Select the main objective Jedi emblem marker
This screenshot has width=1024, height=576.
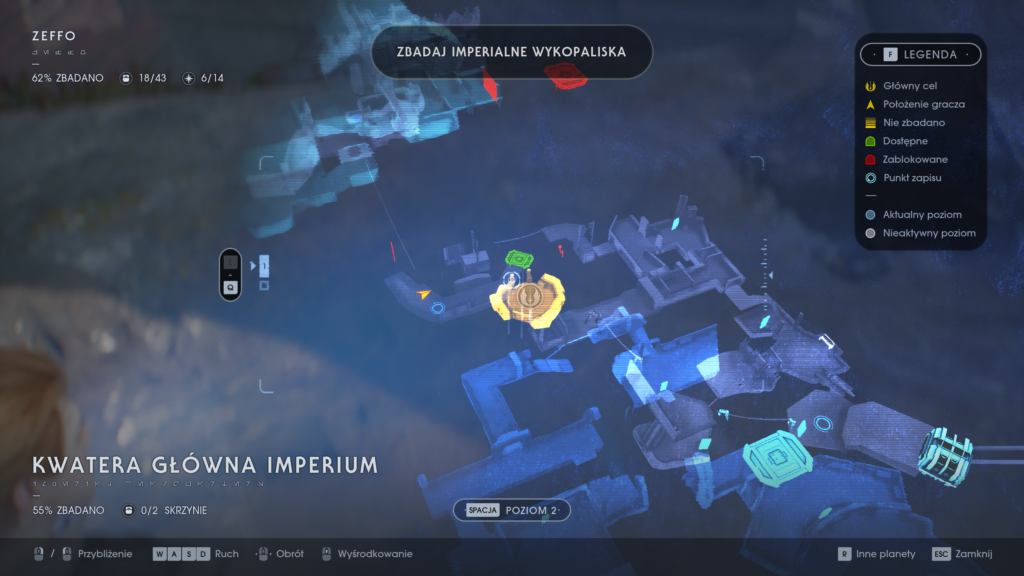(527, 297)
